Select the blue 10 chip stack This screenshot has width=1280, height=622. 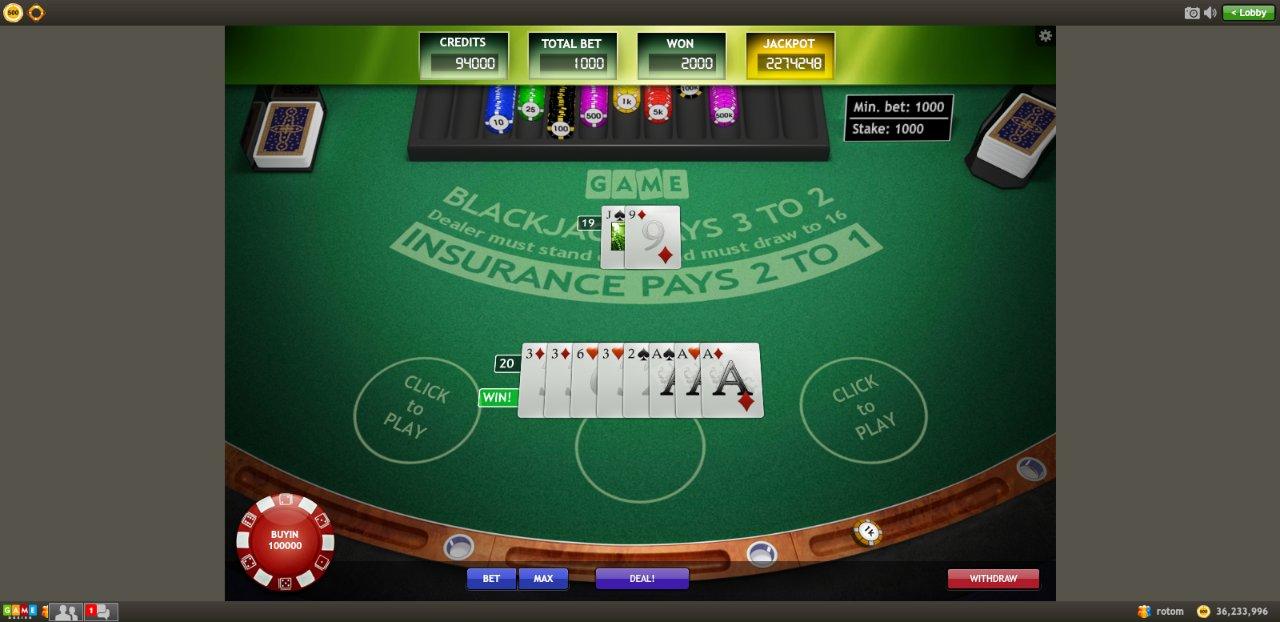pos(498,112)
